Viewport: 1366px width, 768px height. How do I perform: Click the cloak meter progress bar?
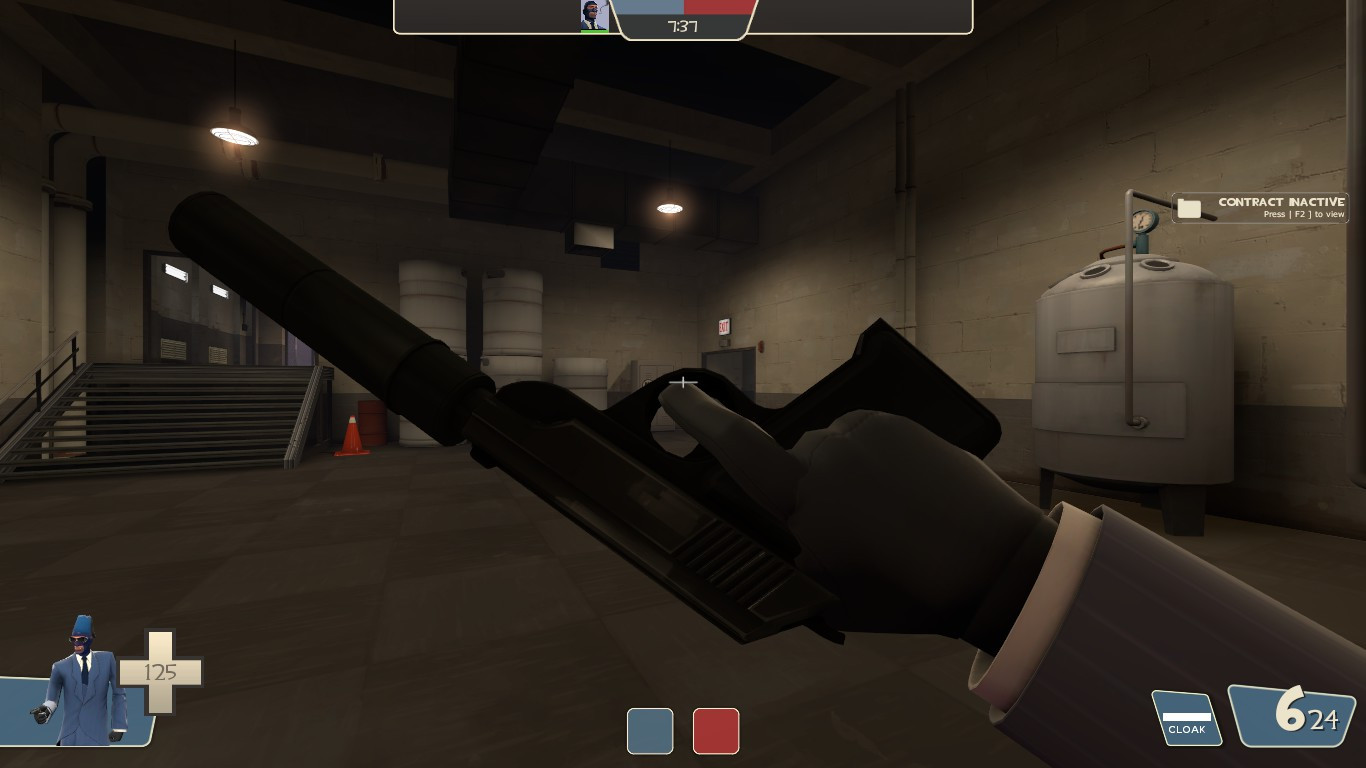coord(1186,718)
